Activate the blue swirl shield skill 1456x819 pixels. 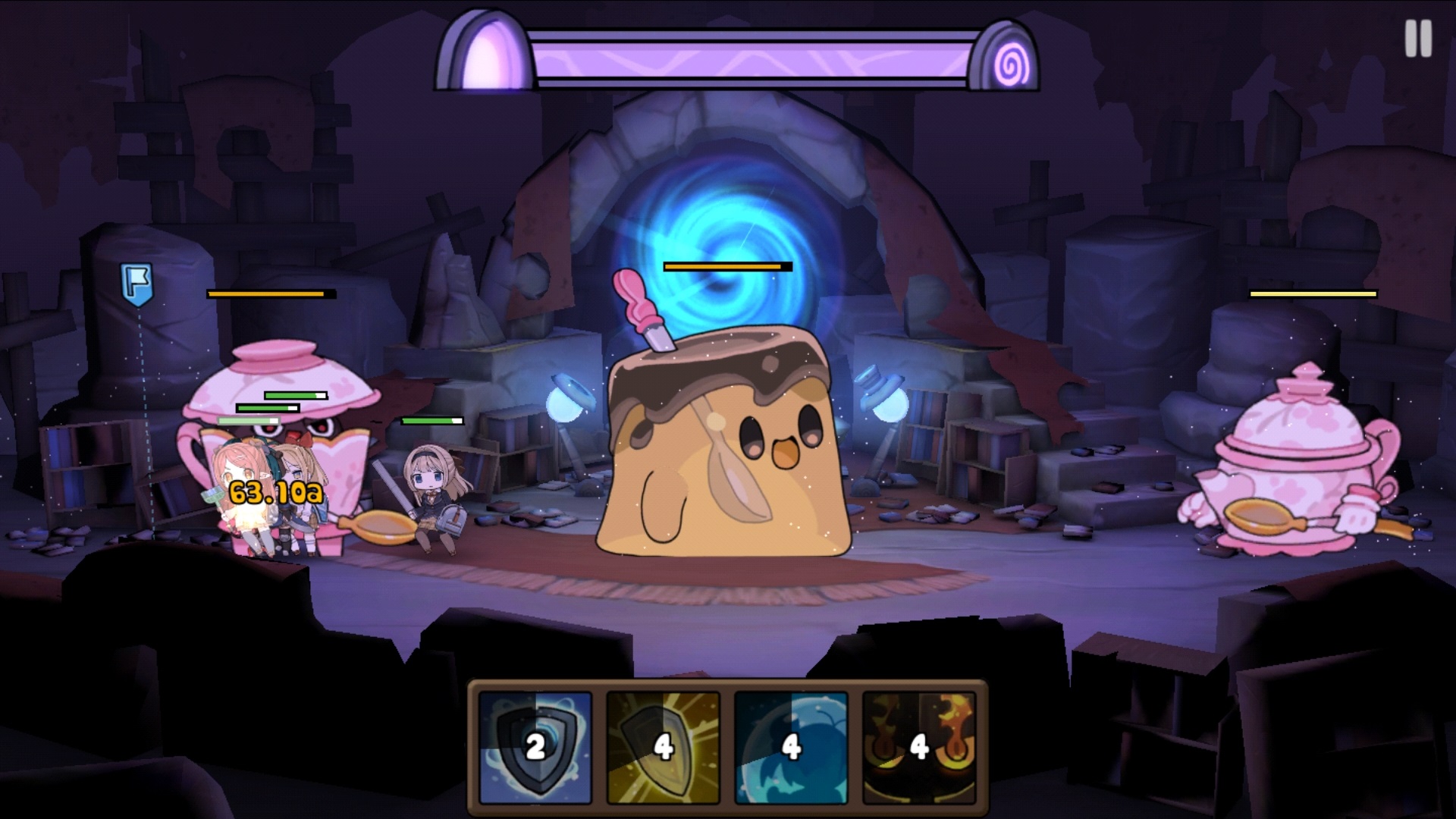tap(535, 747)
